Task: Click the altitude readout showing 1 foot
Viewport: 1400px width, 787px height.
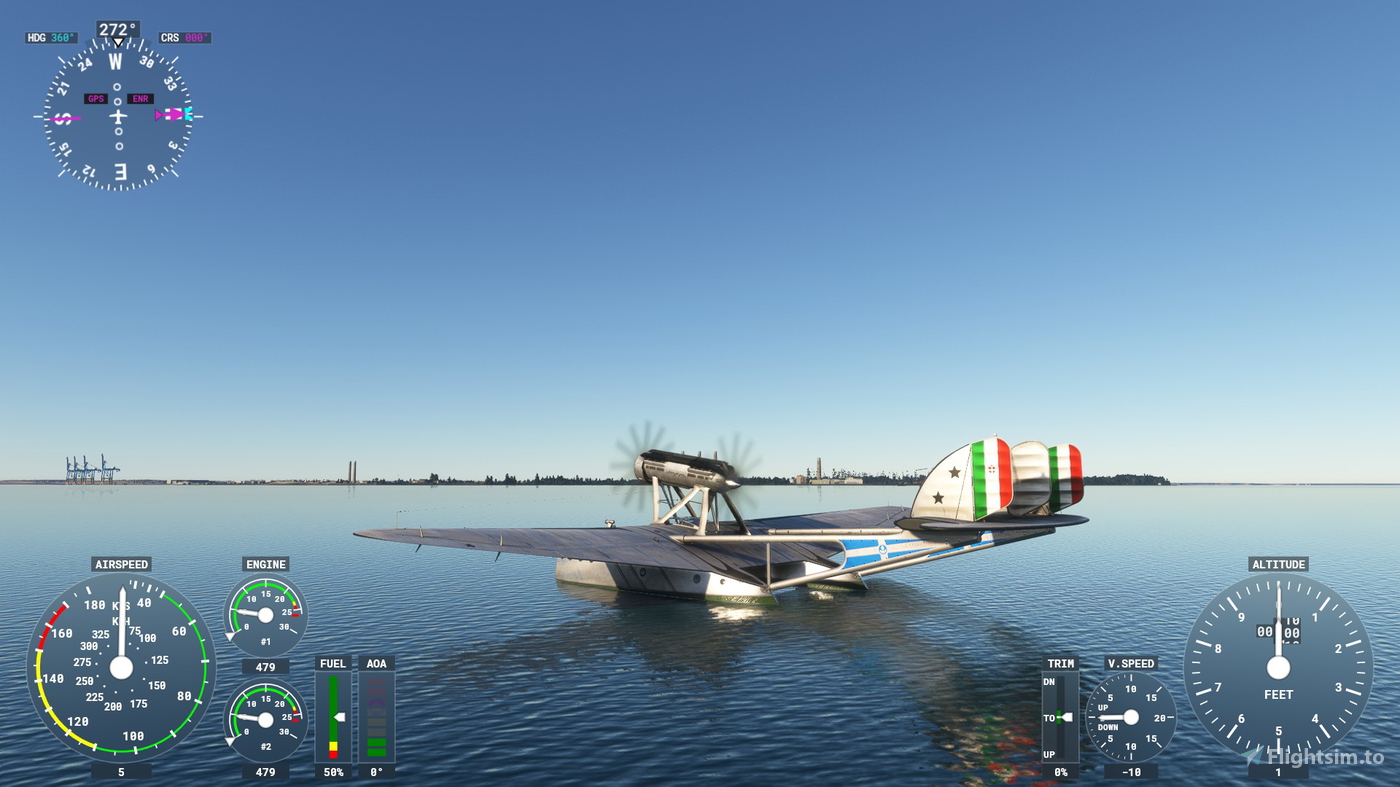Action: [1278, 771]
